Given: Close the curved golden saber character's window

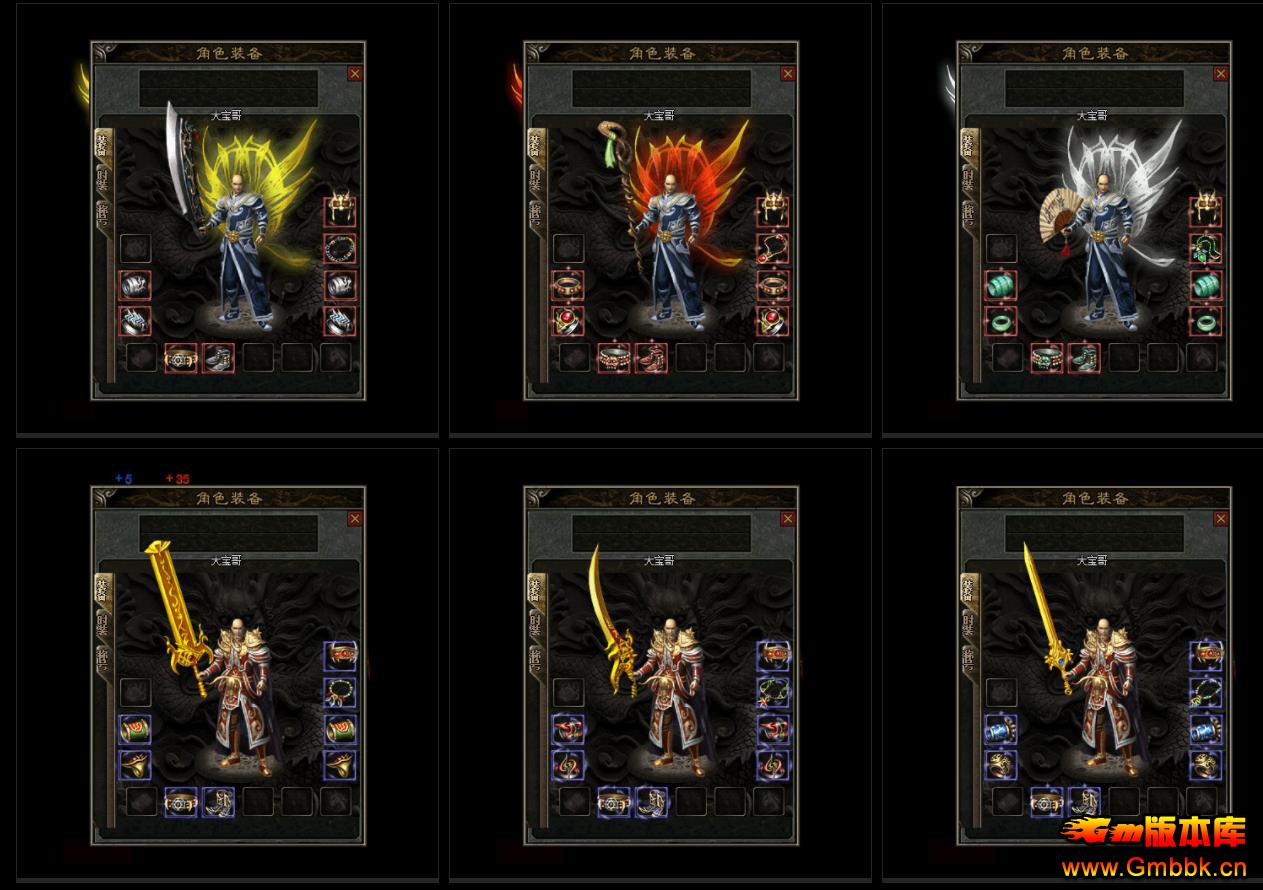Looking at the screenshot, I should [x=788, y=519].
